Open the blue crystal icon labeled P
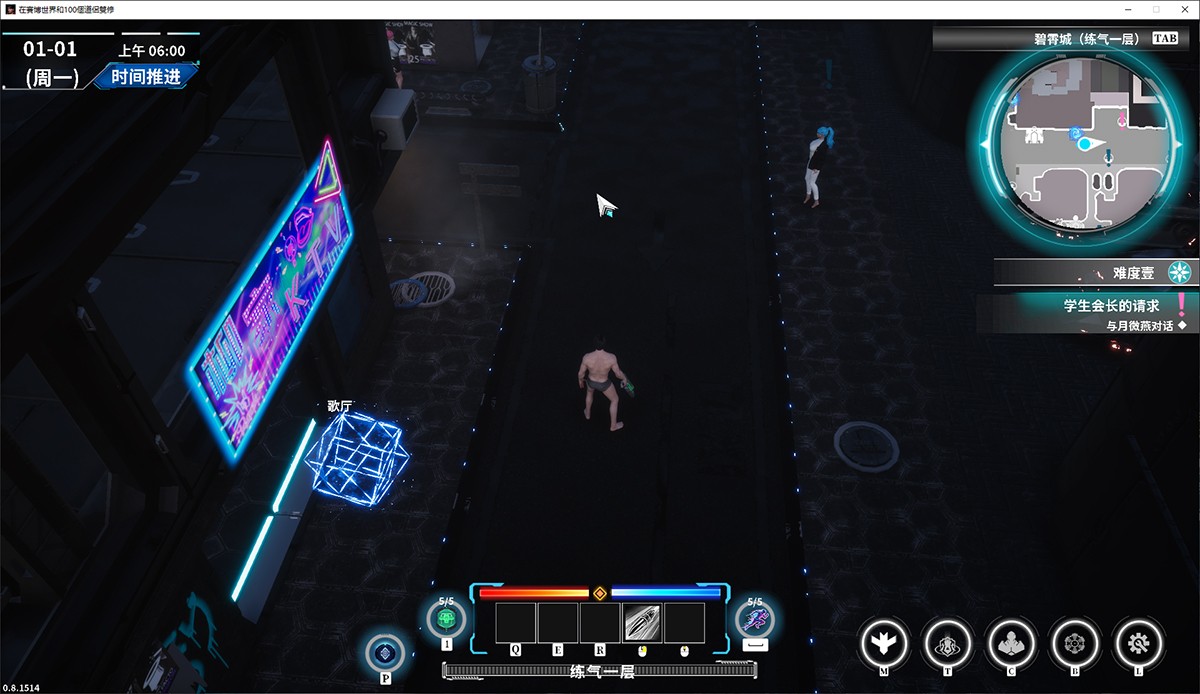This screenshot has width=1200, height=694. [x=385, y=654]
